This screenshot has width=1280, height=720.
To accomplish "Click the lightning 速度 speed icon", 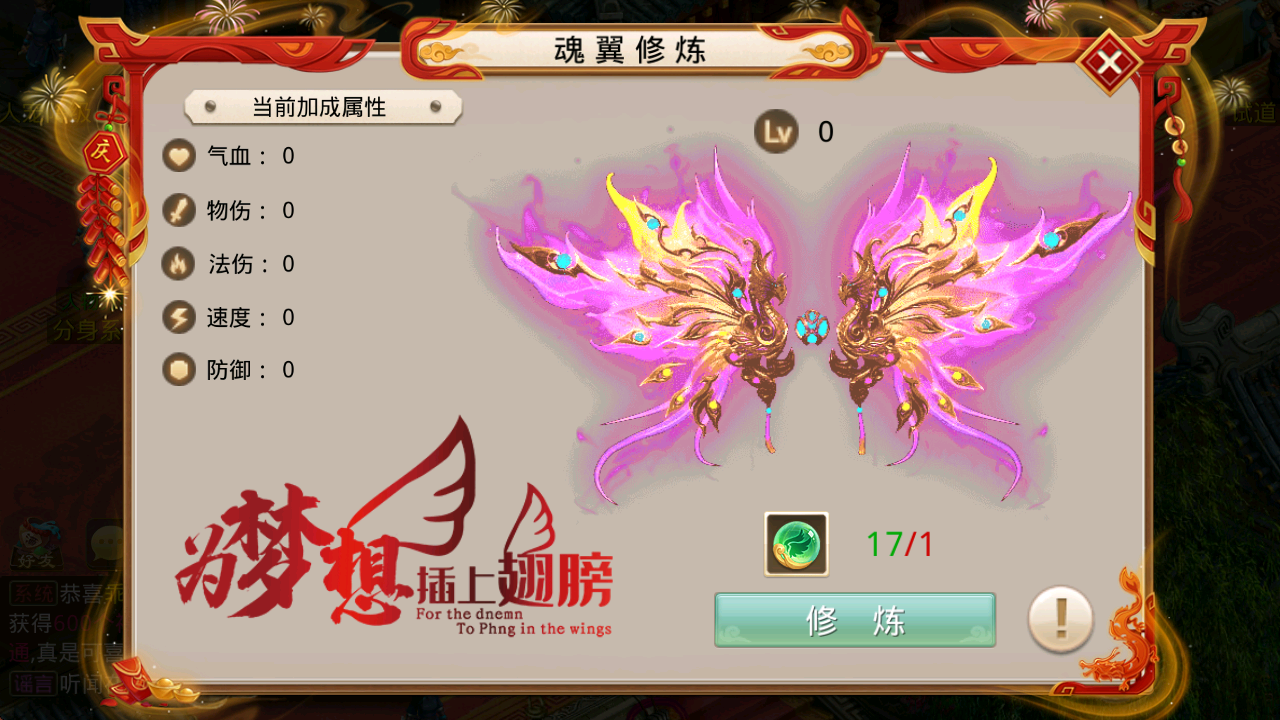I will click(180, 317).
